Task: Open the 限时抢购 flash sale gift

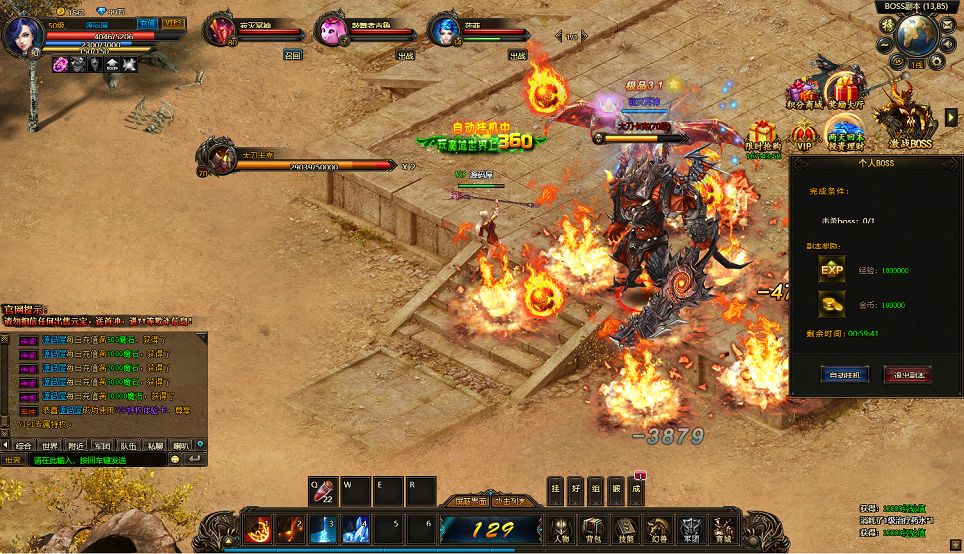Action: click(764, 136)
